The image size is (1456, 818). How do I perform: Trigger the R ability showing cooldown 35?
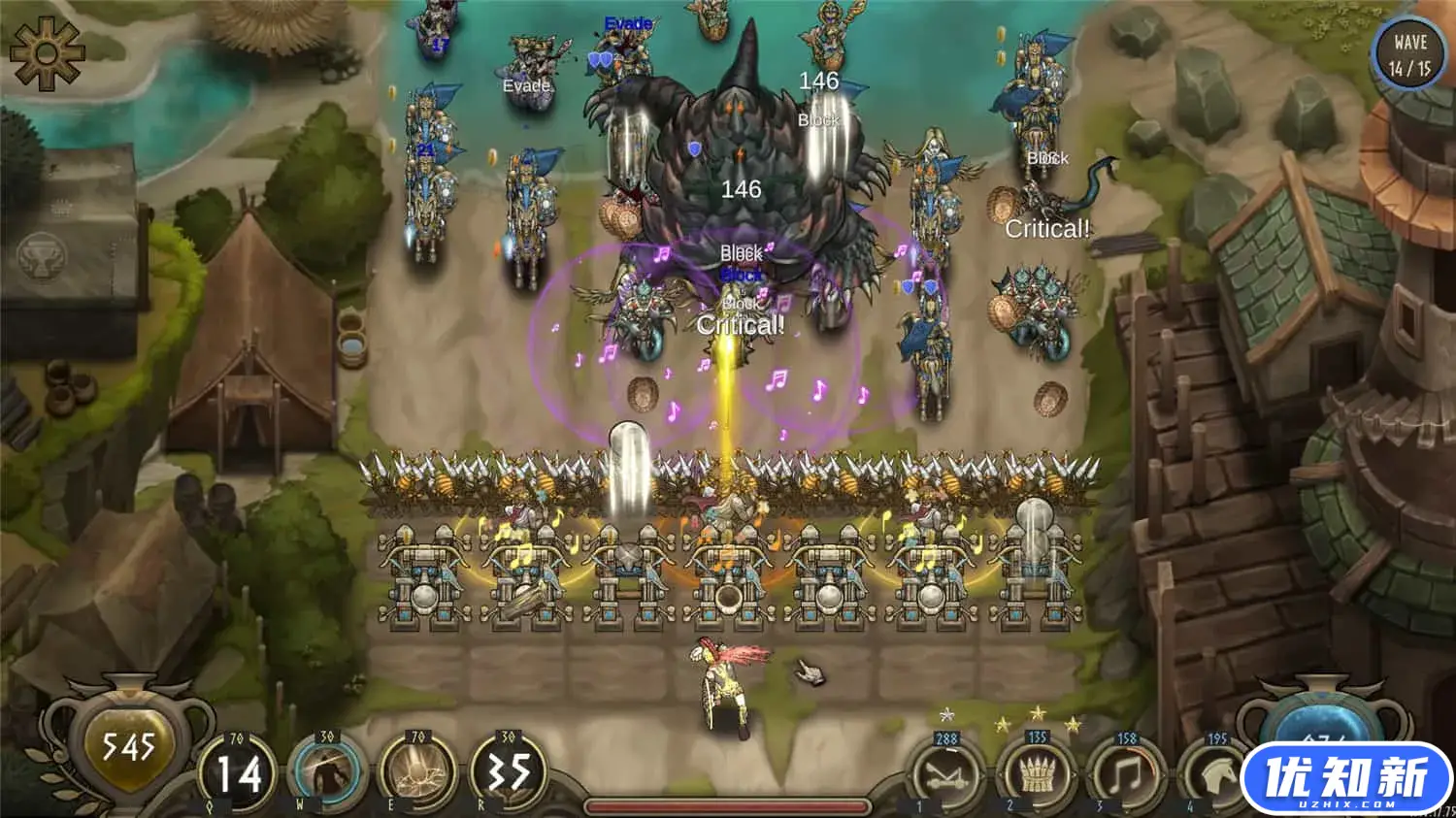[509, 774]
